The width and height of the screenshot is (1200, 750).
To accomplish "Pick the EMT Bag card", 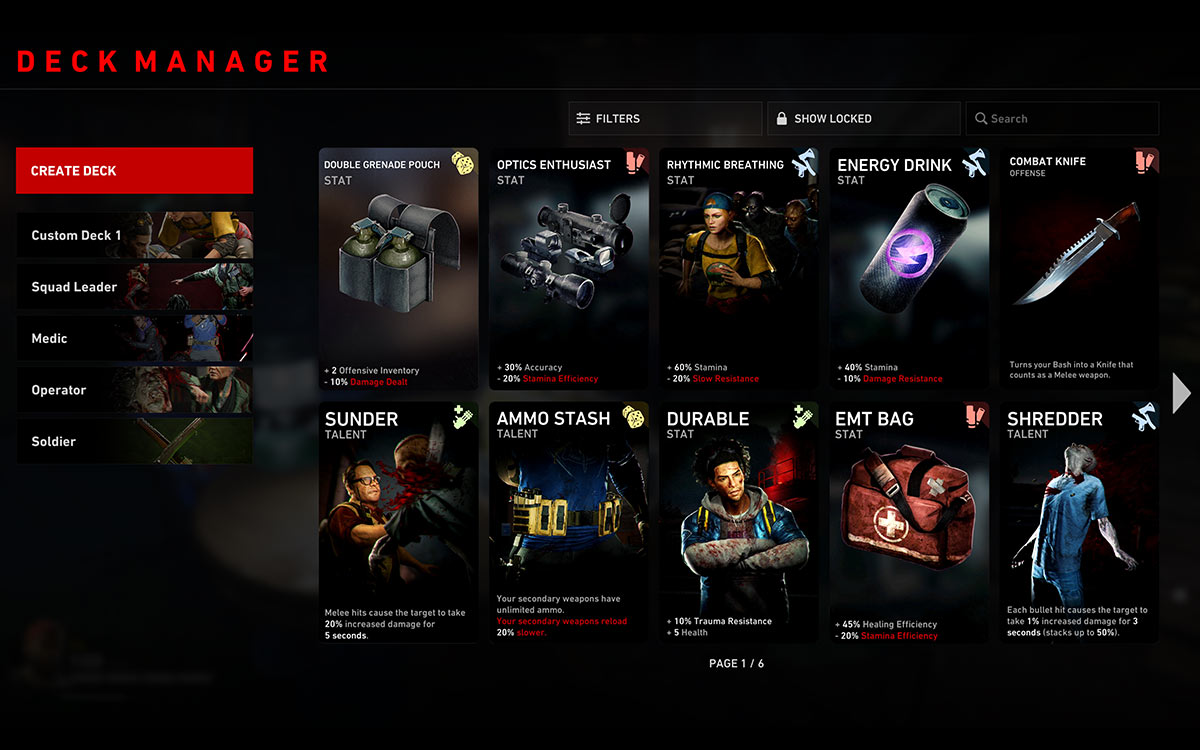I will coord(908,522).
